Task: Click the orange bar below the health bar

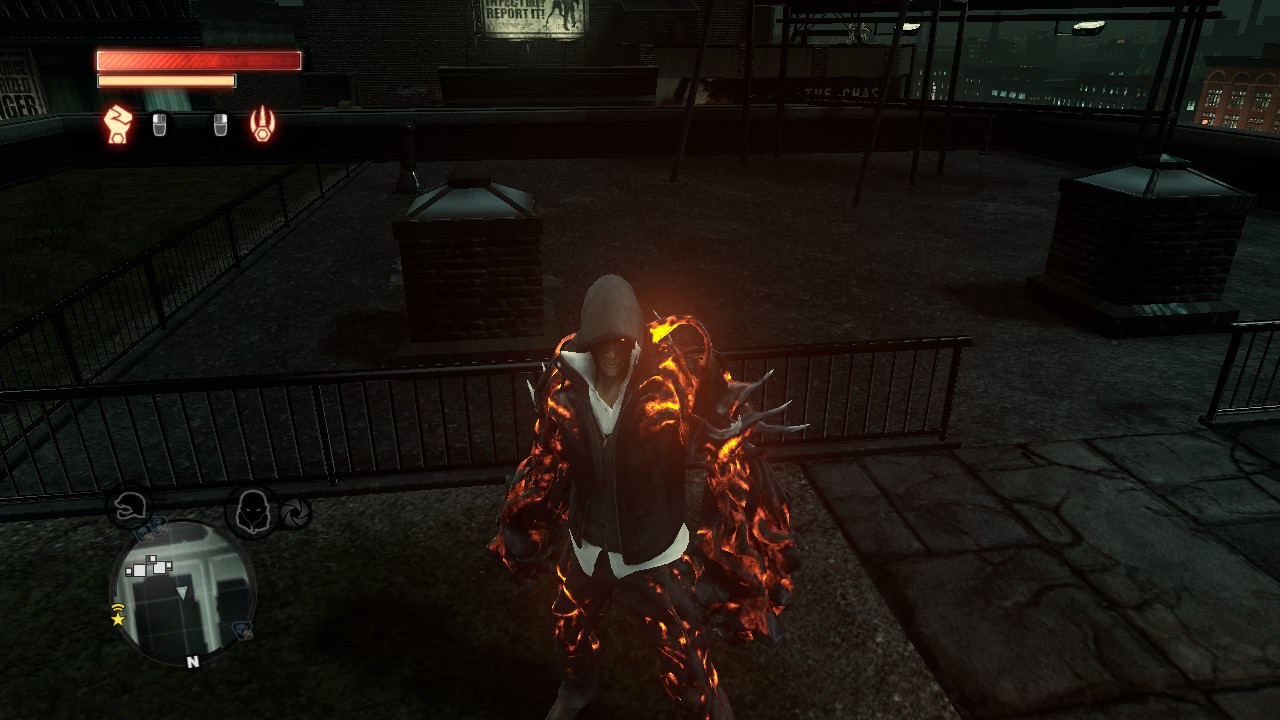Action: pos(165,79)
